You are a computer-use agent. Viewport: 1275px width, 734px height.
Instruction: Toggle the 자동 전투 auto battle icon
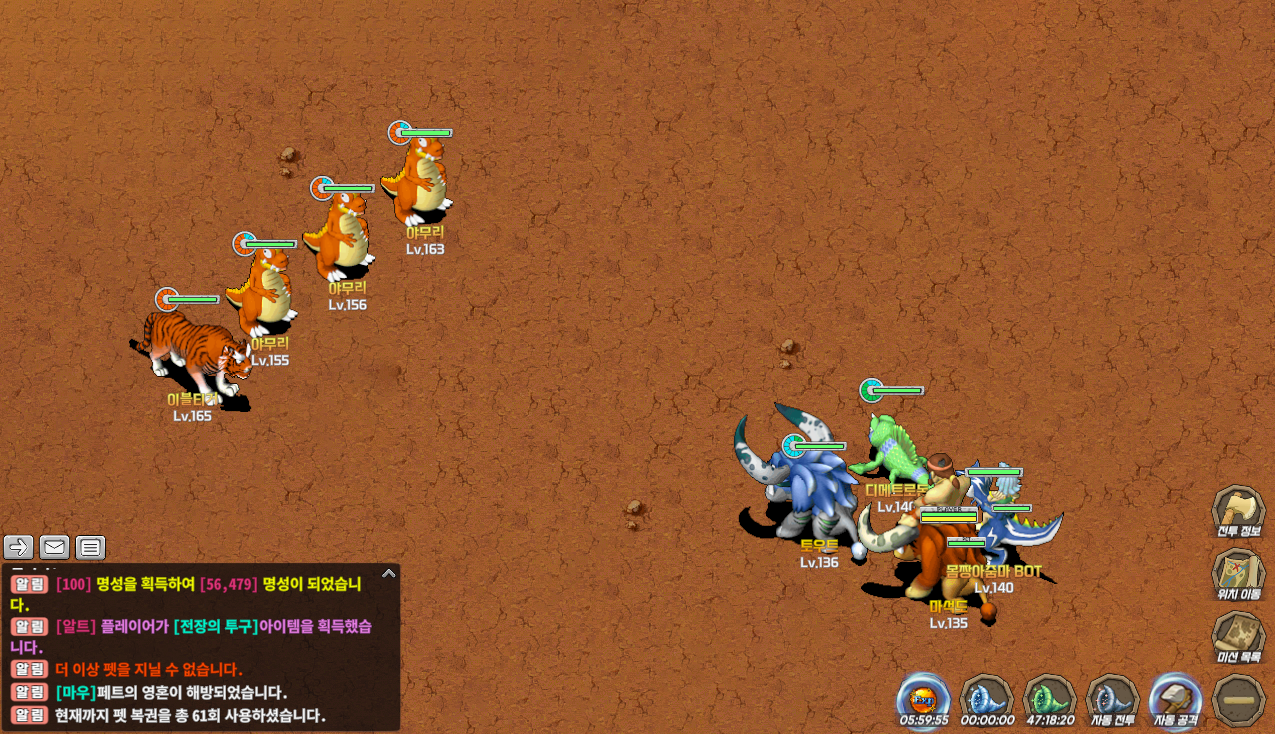(1111, 698)
